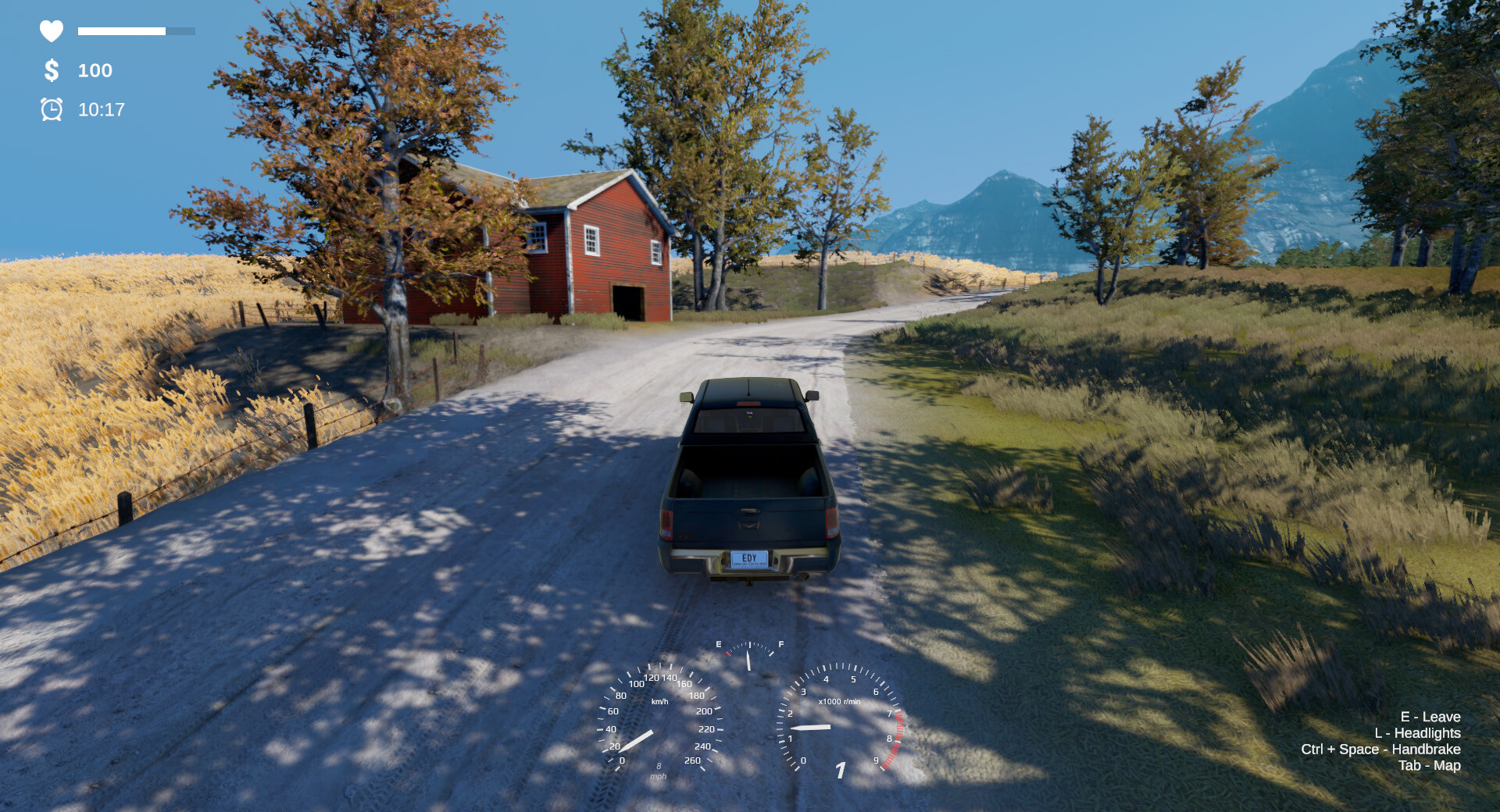The image size is (1500, 812).
Task: Click the km/h speed label
Action: (x=660, y=700)
